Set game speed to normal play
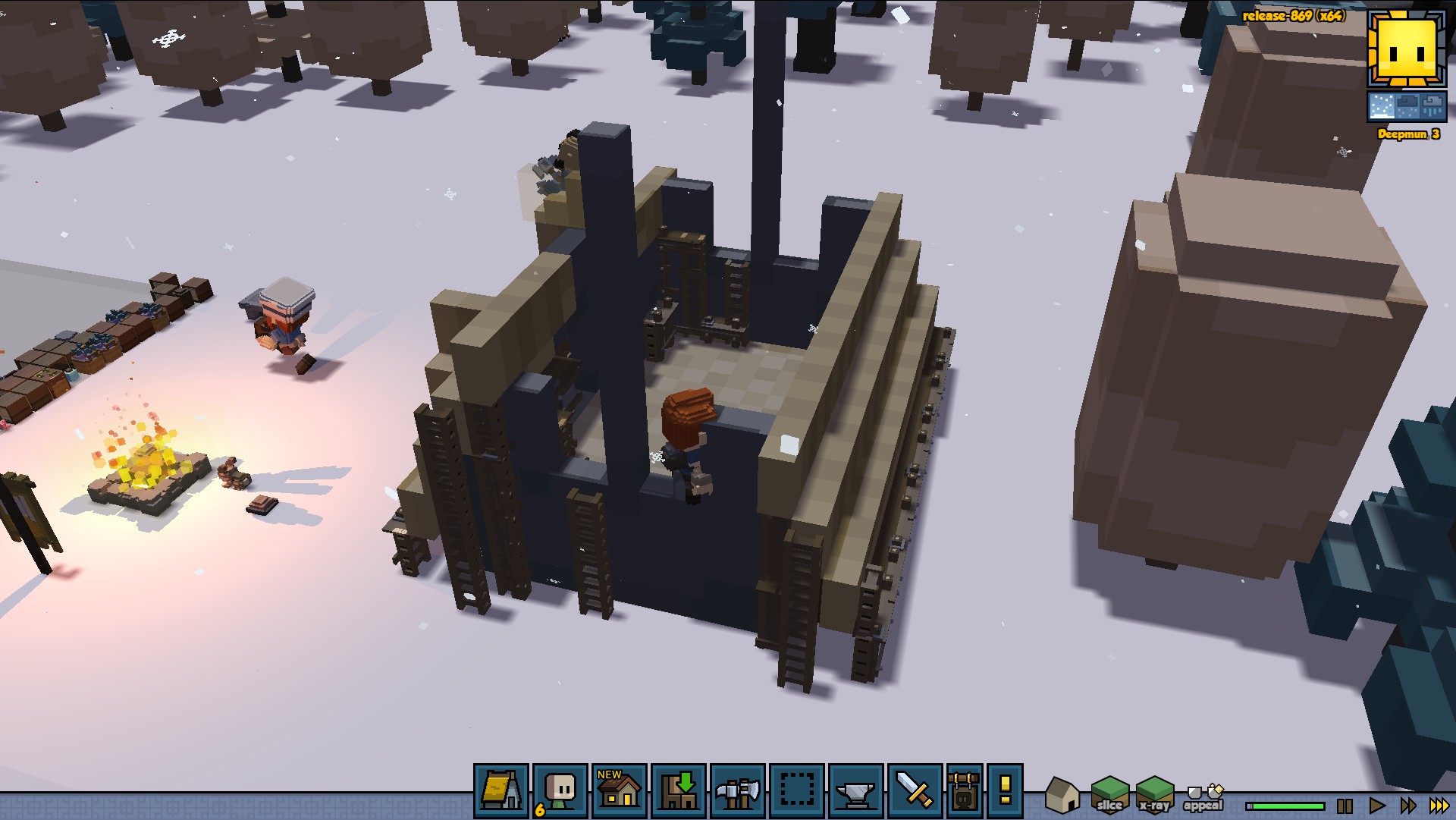This screenshot has width=1456, height=820. point(1376,806)
